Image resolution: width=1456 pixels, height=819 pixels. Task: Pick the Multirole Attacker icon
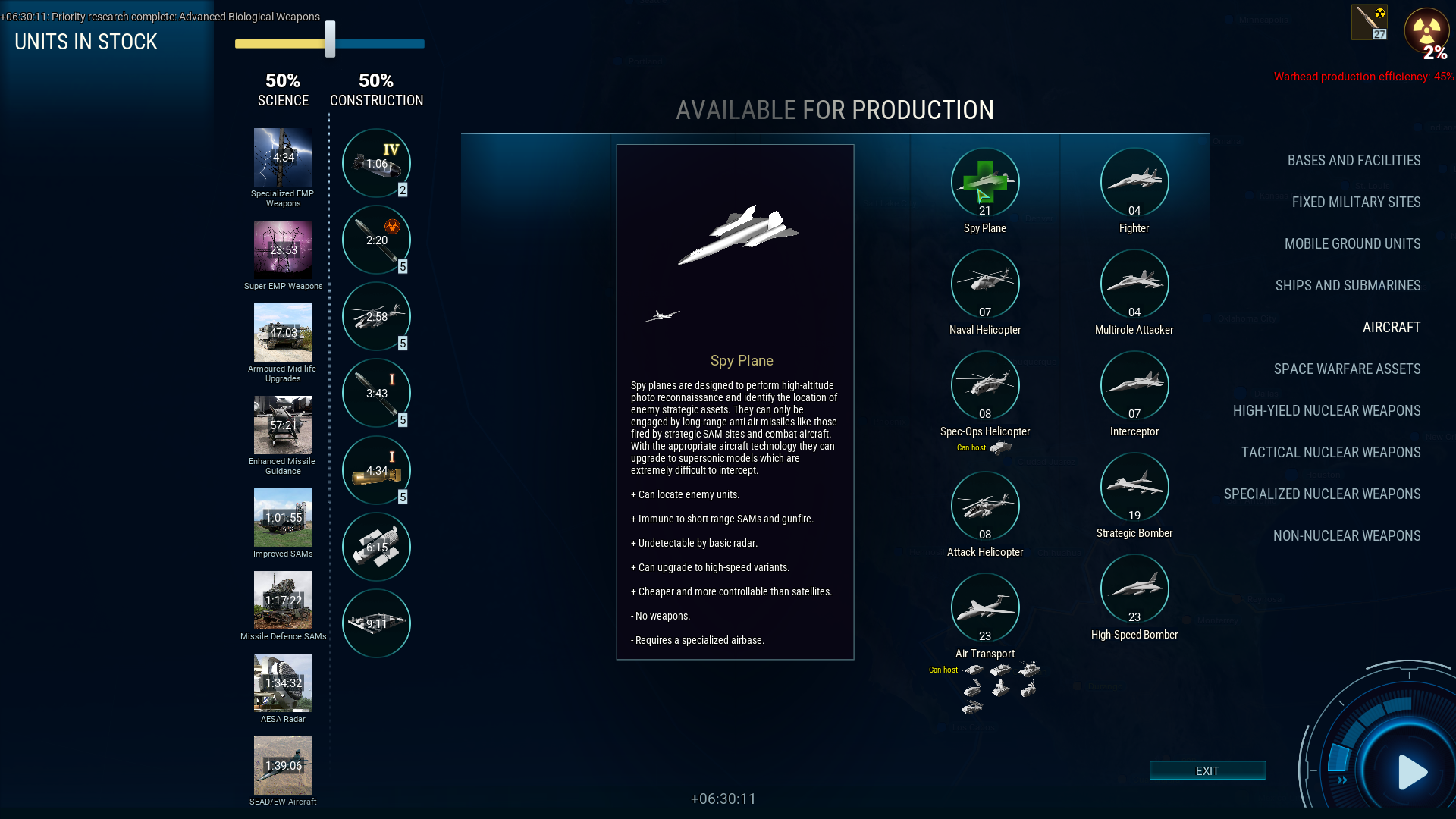pos(1134,284)
